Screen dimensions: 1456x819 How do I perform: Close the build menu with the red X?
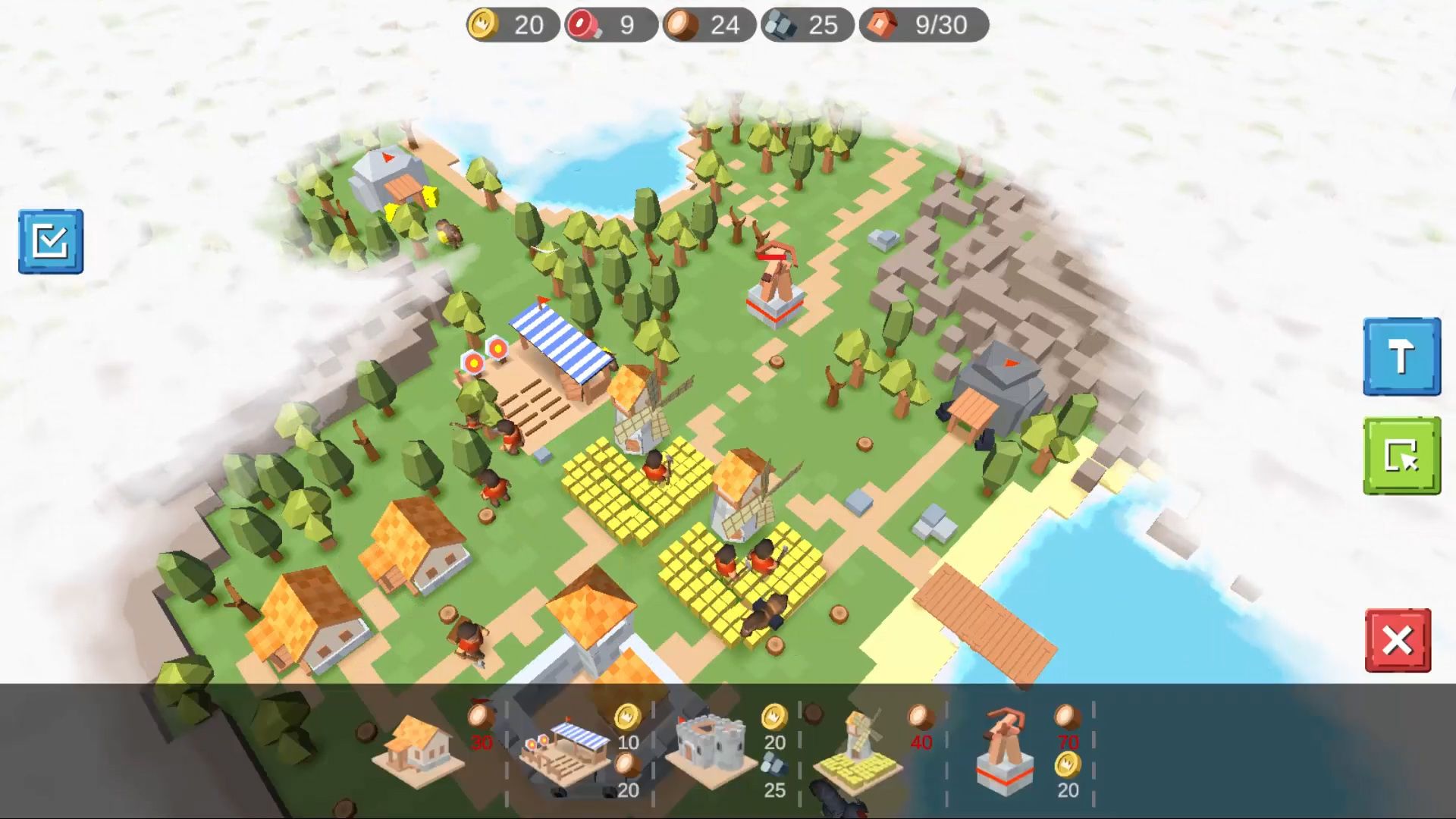[x=1399, y=639]
